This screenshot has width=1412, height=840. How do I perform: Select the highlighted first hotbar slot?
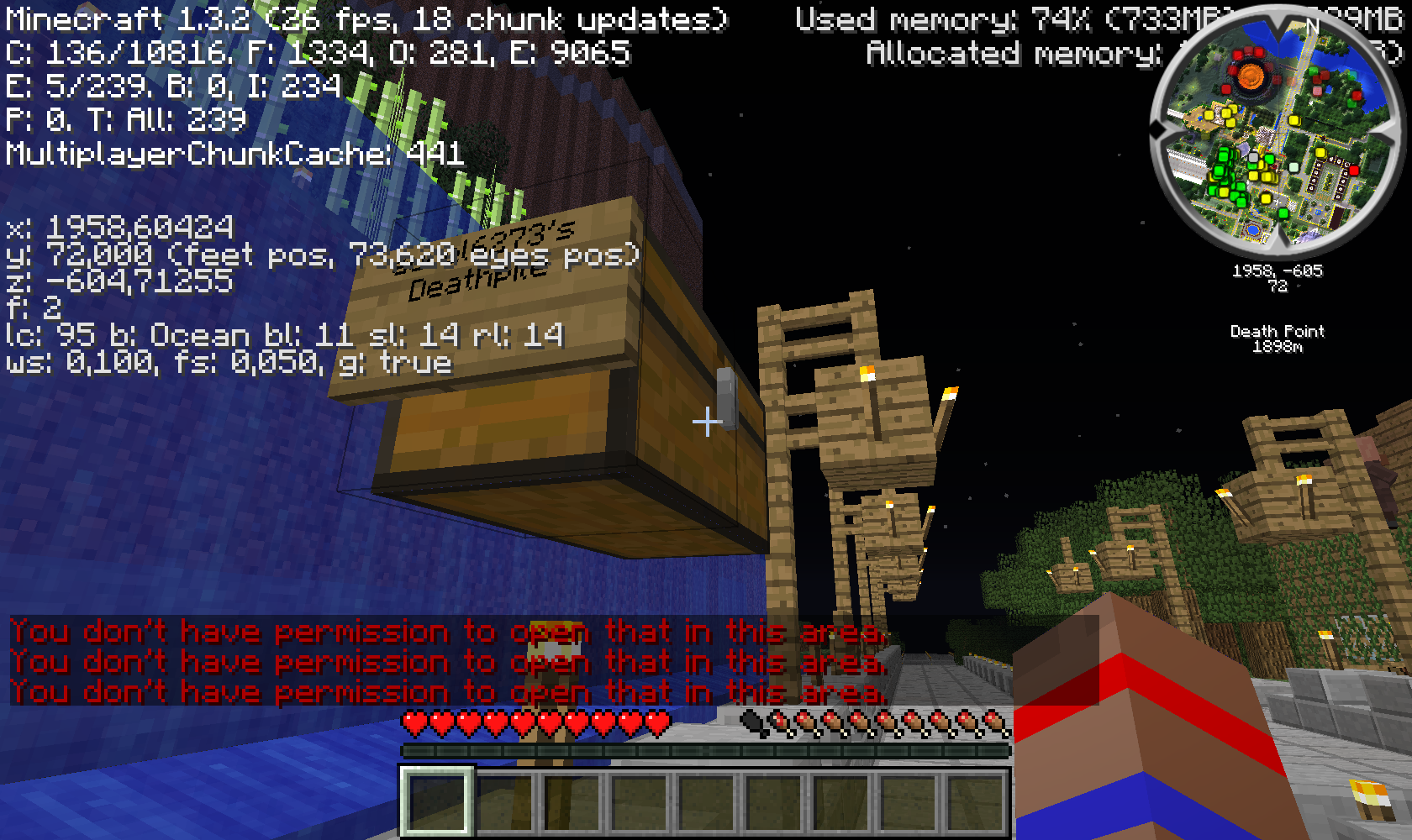pyautogui.click(x=436, y=801)
